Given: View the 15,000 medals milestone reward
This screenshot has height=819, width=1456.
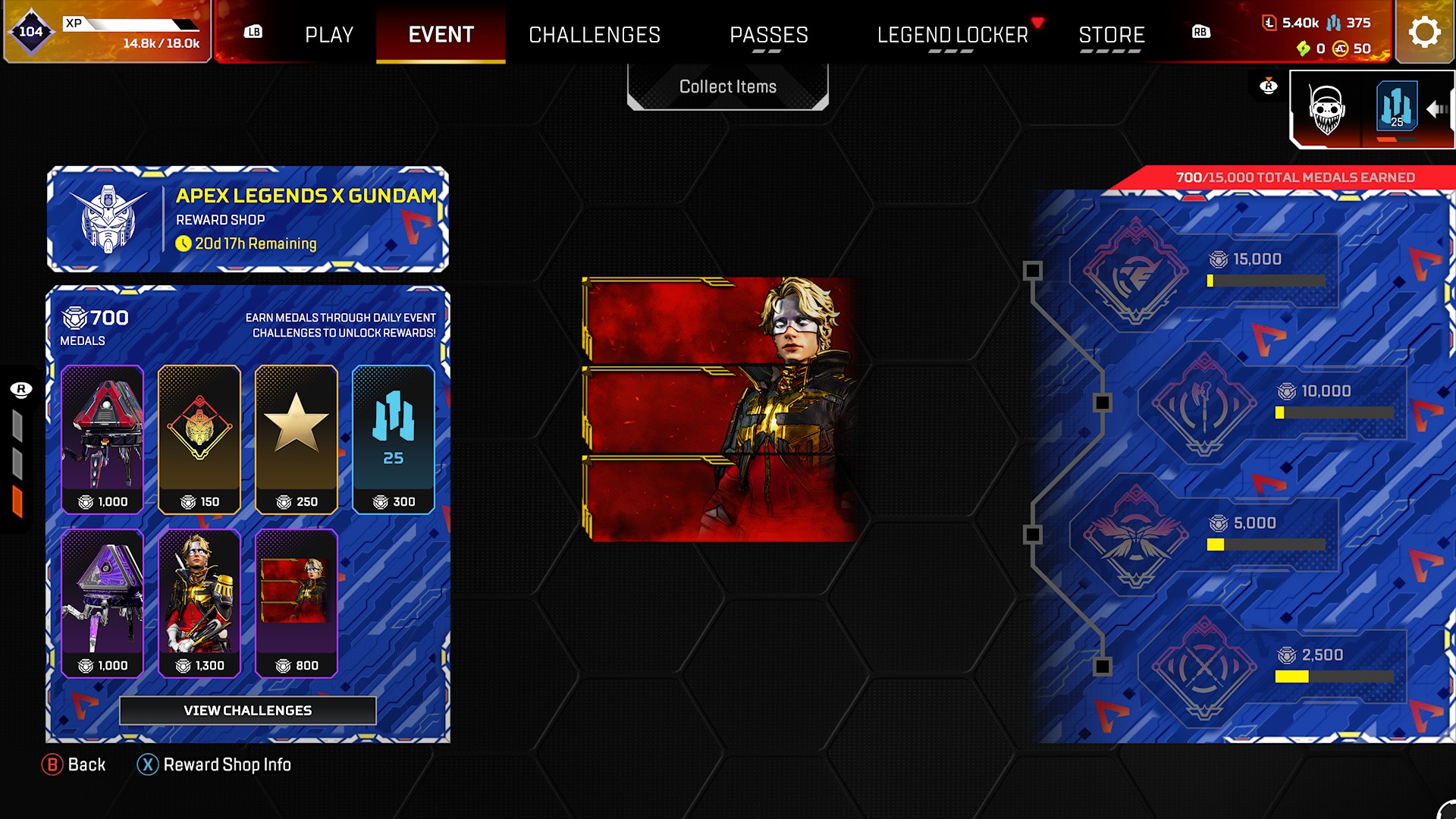Looking at the screenshot, I should 1135,271.
